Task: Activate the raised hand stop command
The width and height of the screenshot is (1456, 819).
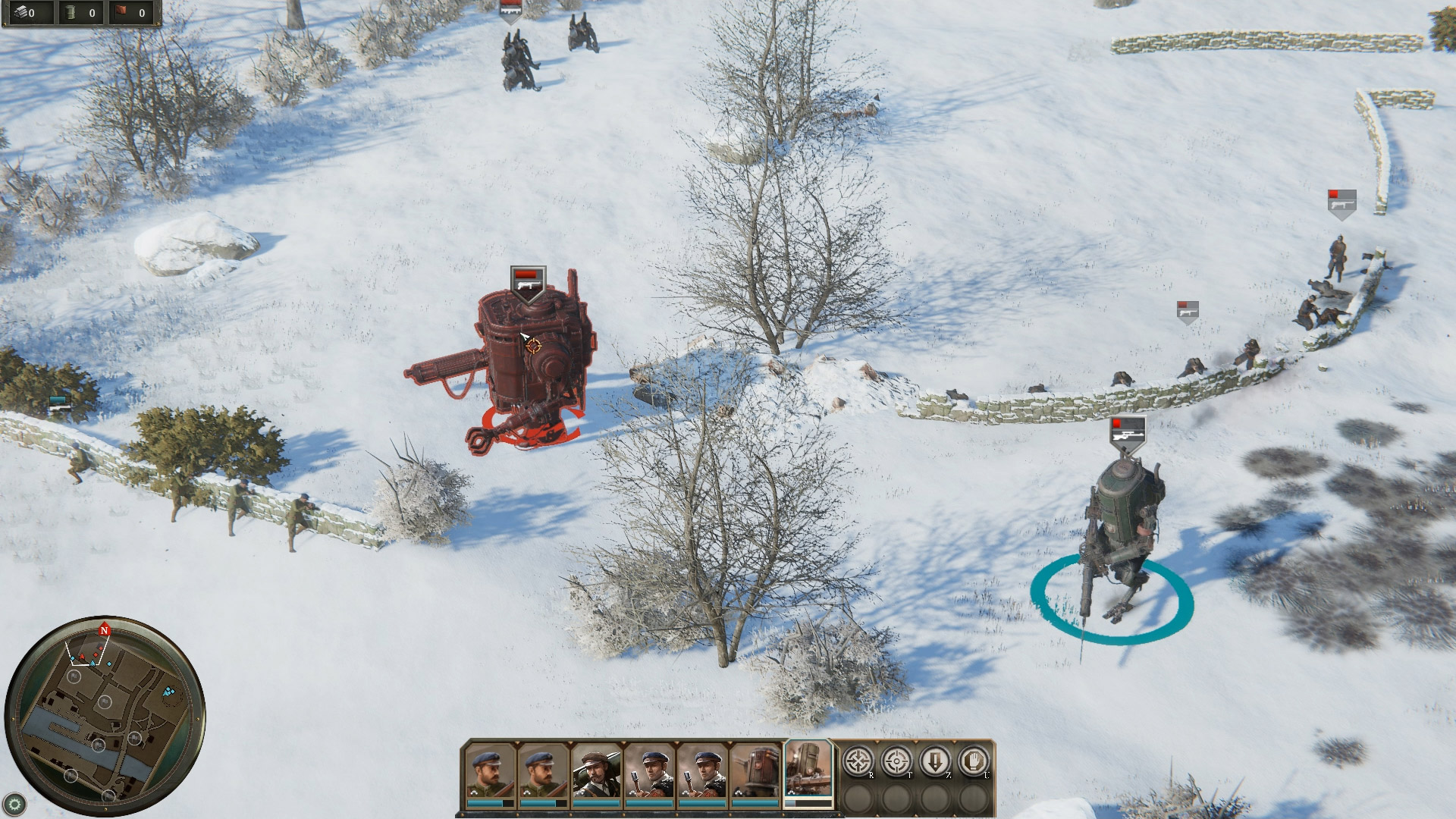Action: (974, 761)
